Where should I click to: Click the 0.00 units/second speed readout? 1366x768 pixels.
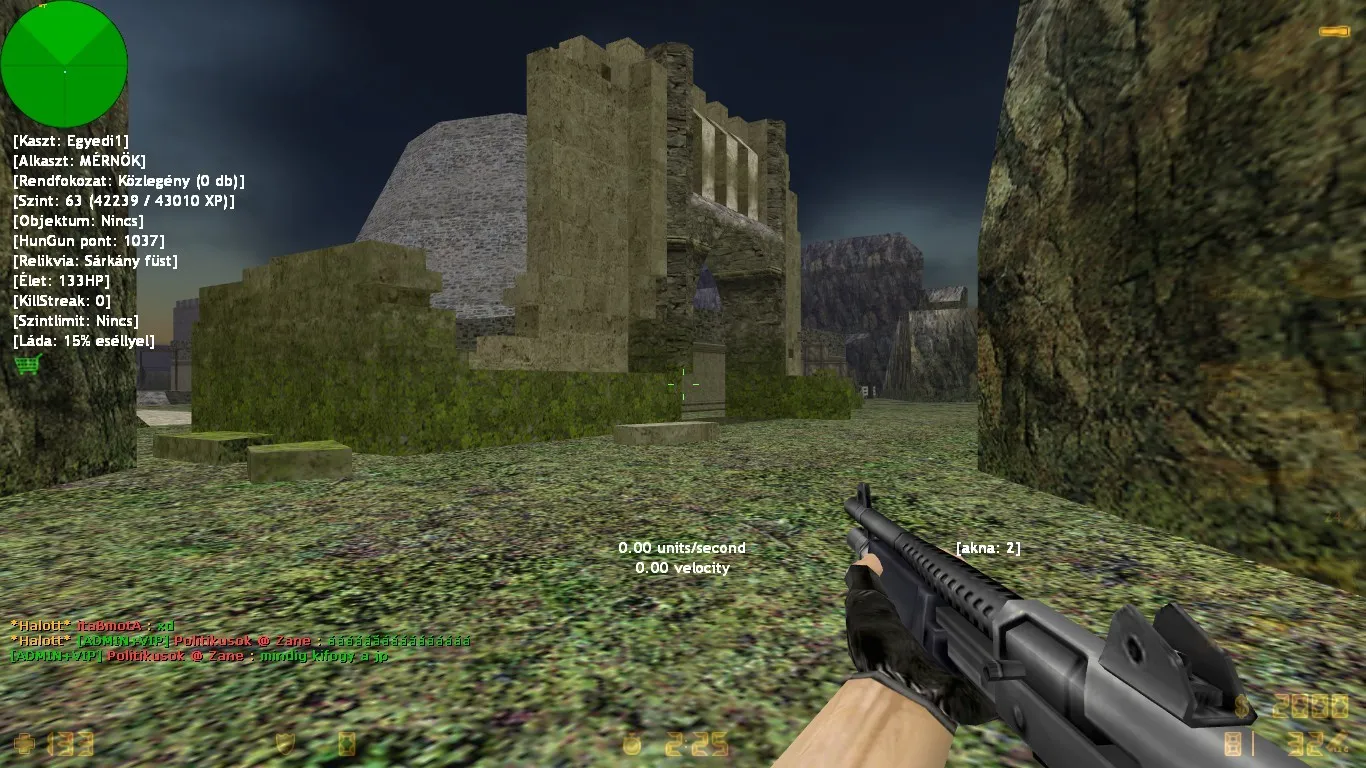680,548
